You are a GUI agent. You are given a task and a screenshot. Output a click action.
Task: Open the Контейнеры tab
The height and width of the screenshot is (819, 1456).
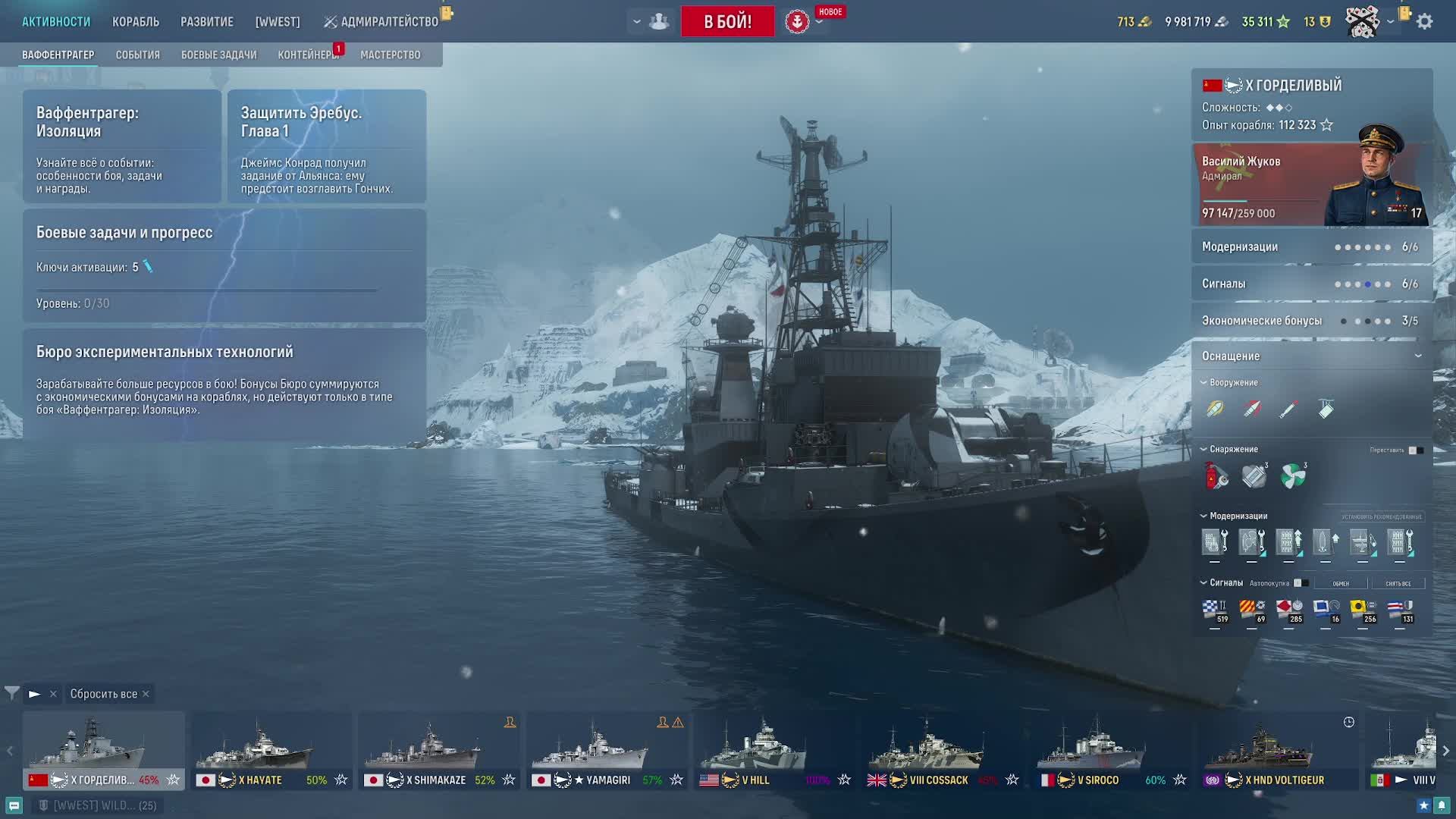[306, 55]
